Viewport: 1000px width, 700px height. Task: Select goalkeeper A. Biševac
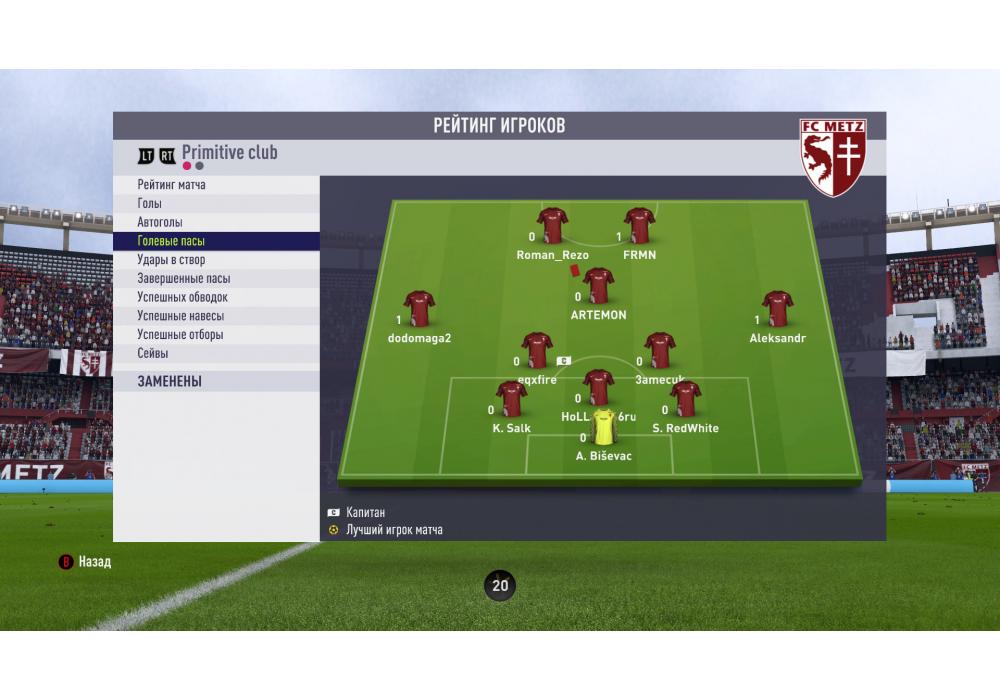tap(604, 429)
